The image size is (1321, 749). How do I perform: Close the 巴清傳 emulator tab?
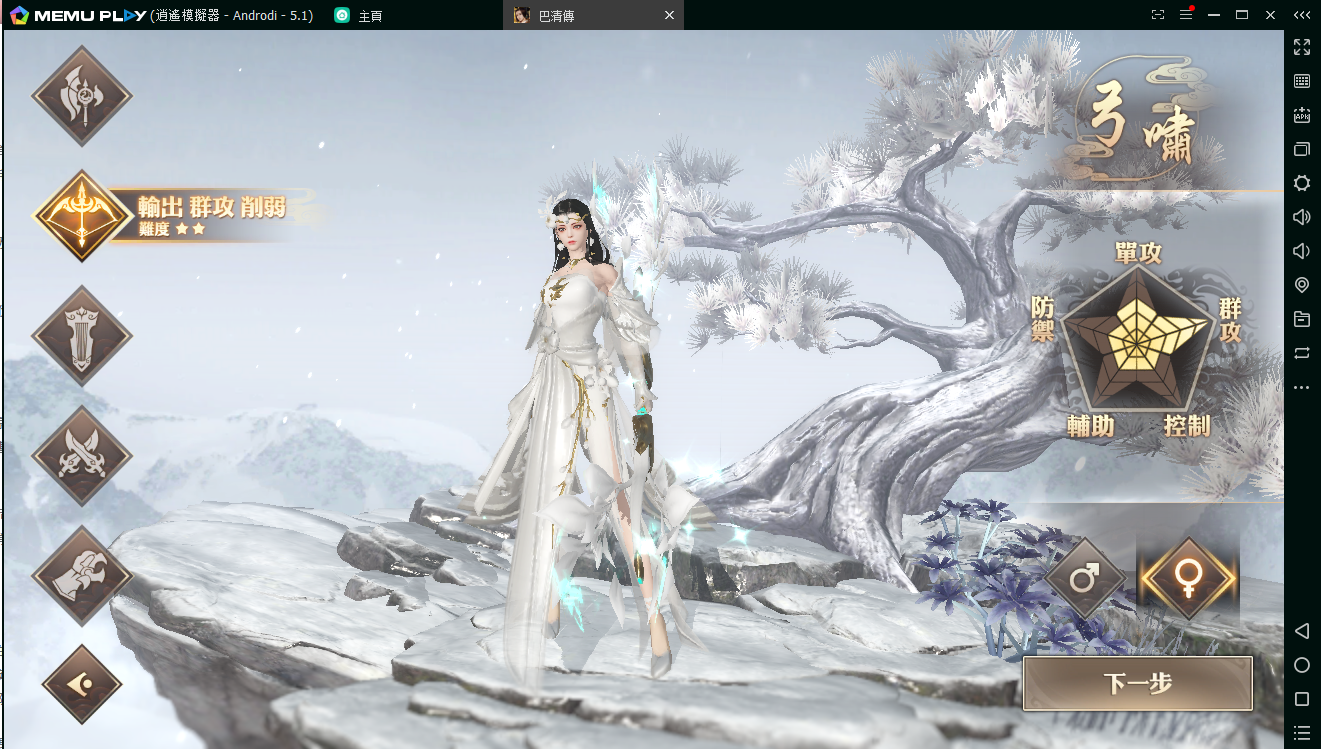670,15
